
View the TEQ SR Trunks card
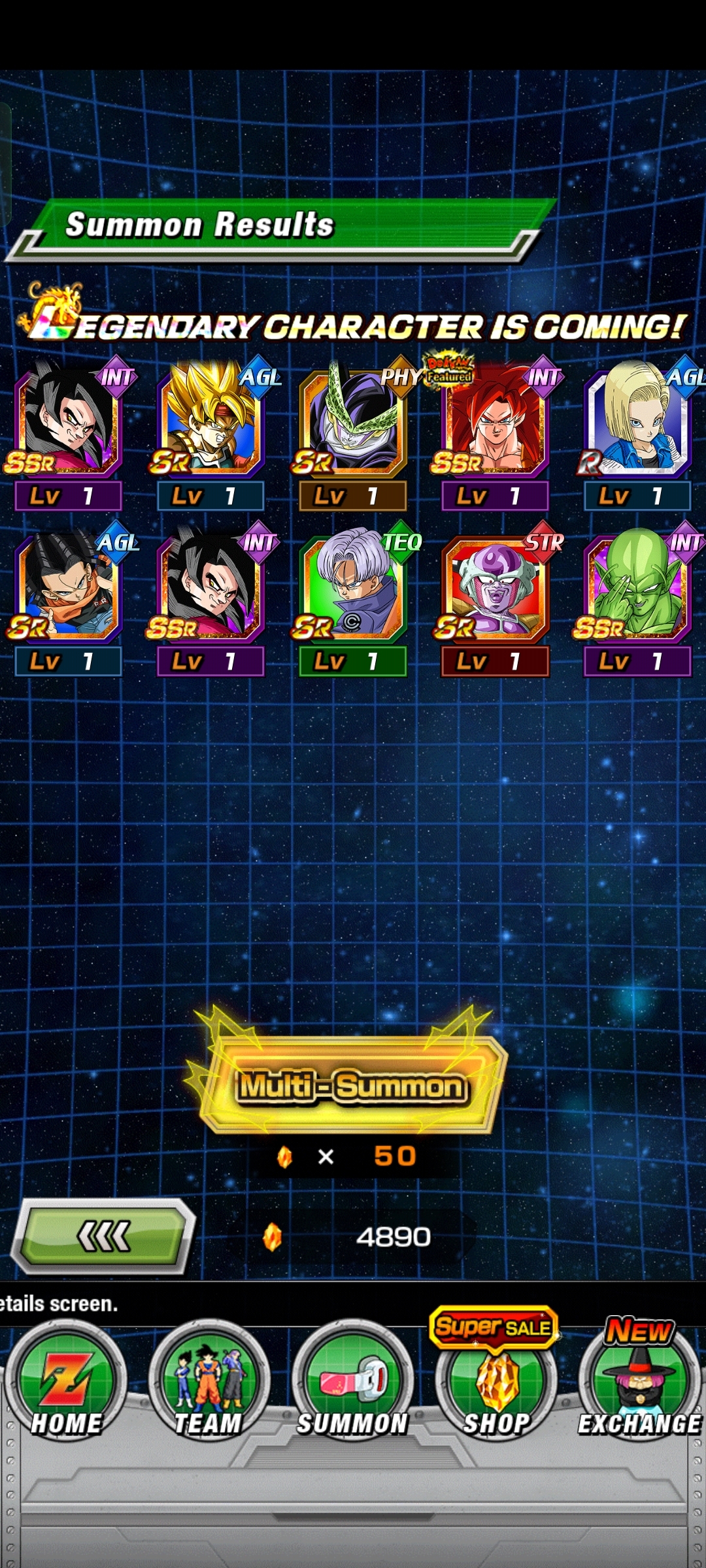352,587
